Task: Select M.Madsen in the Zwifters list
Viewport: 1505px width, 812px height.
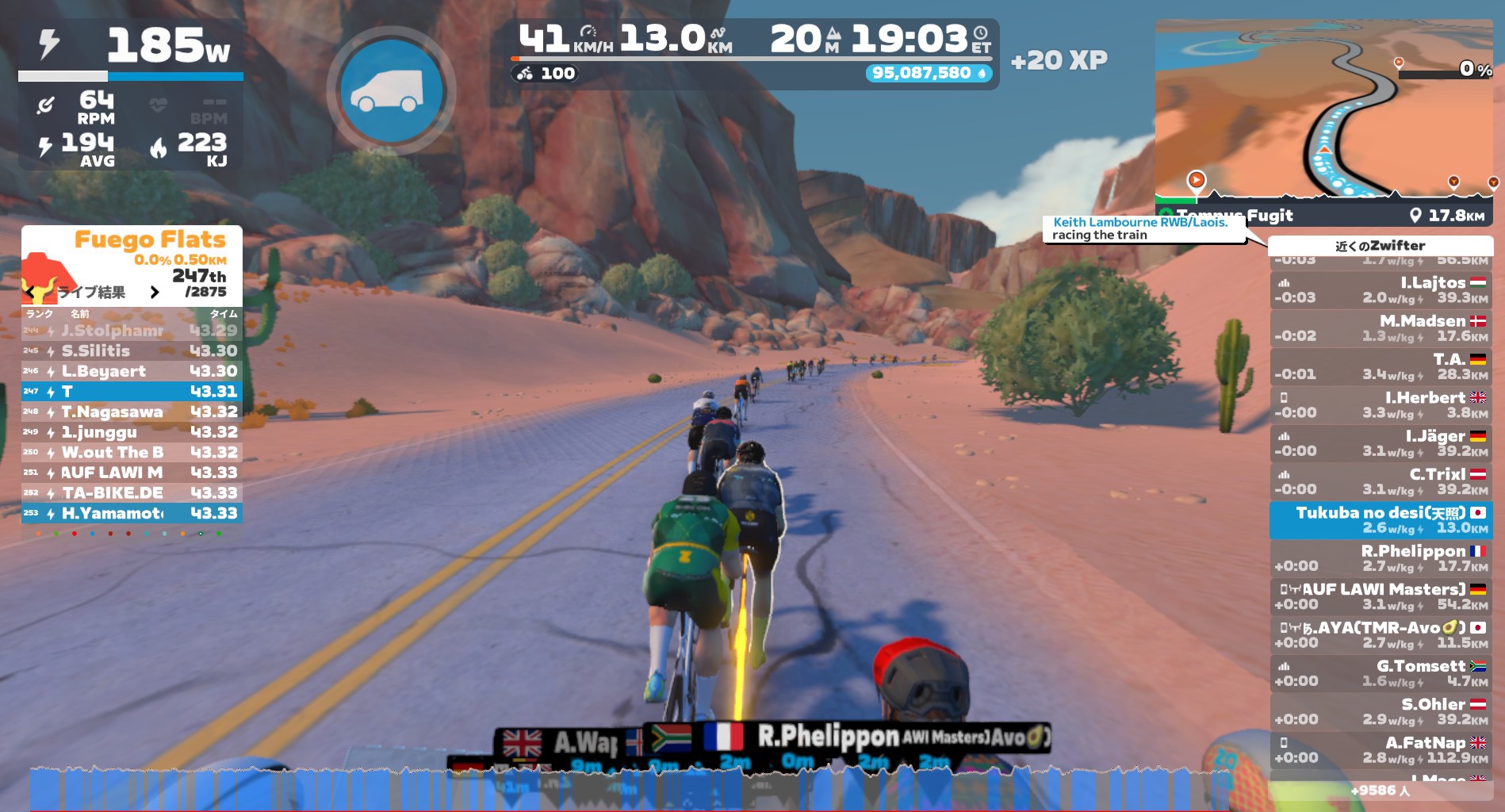Action: 1380,328
